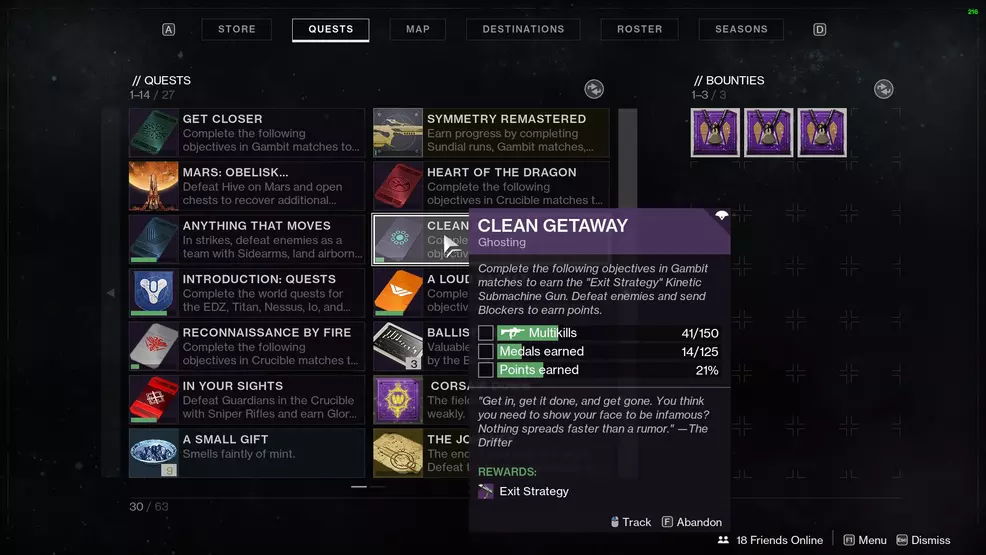The image size is (986, 555).
Task: Open the 18 Friends Online list
Action: pyautogui.click(x=770, y=540)
